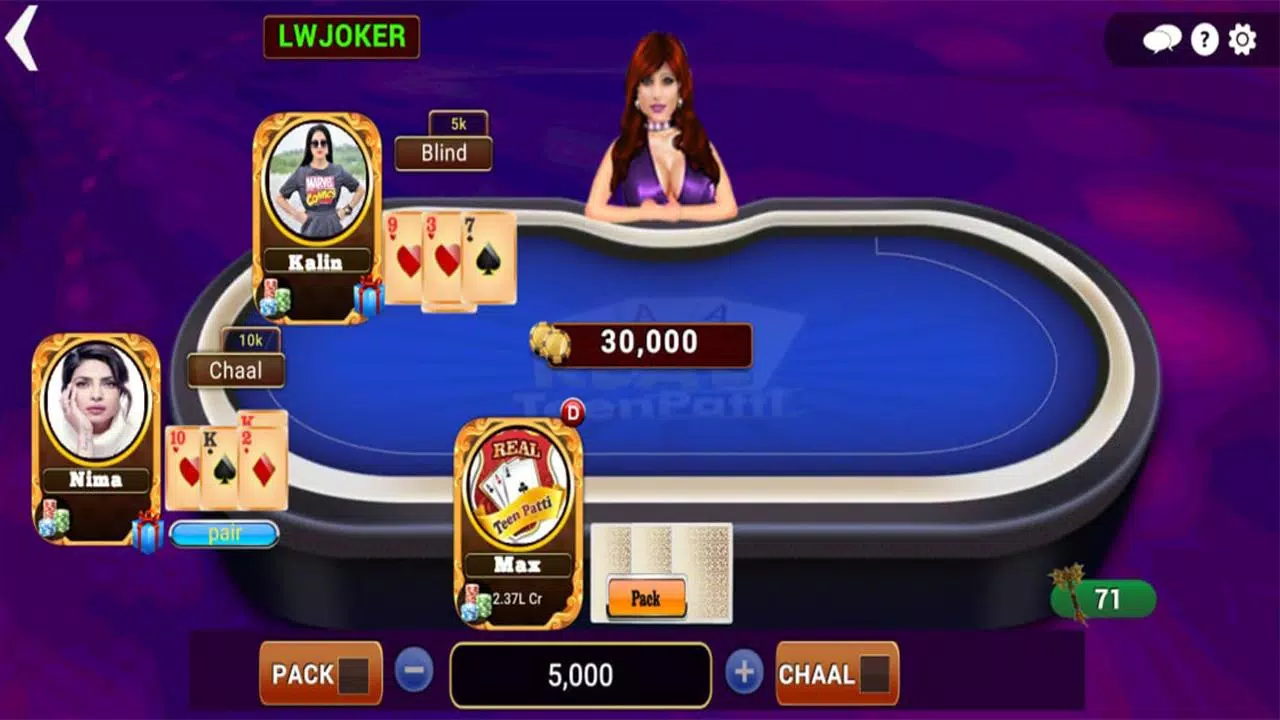Image resolution: width=1280 pixels, height=720 pixels.
Task: Click the gold chip stack beside the pot
Action: click(x=551, y=344)
